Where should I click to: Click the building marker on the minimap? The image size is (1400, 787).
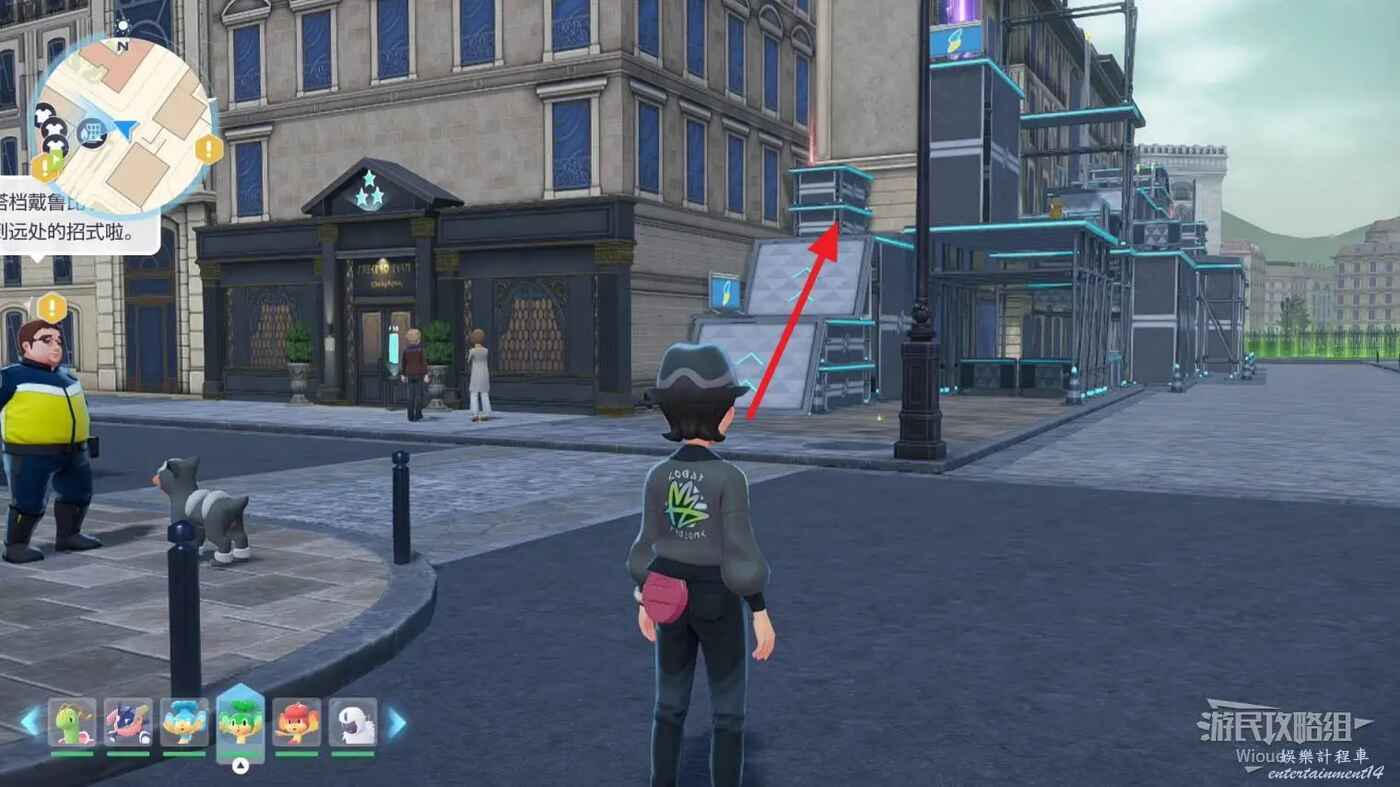[92, 132]
